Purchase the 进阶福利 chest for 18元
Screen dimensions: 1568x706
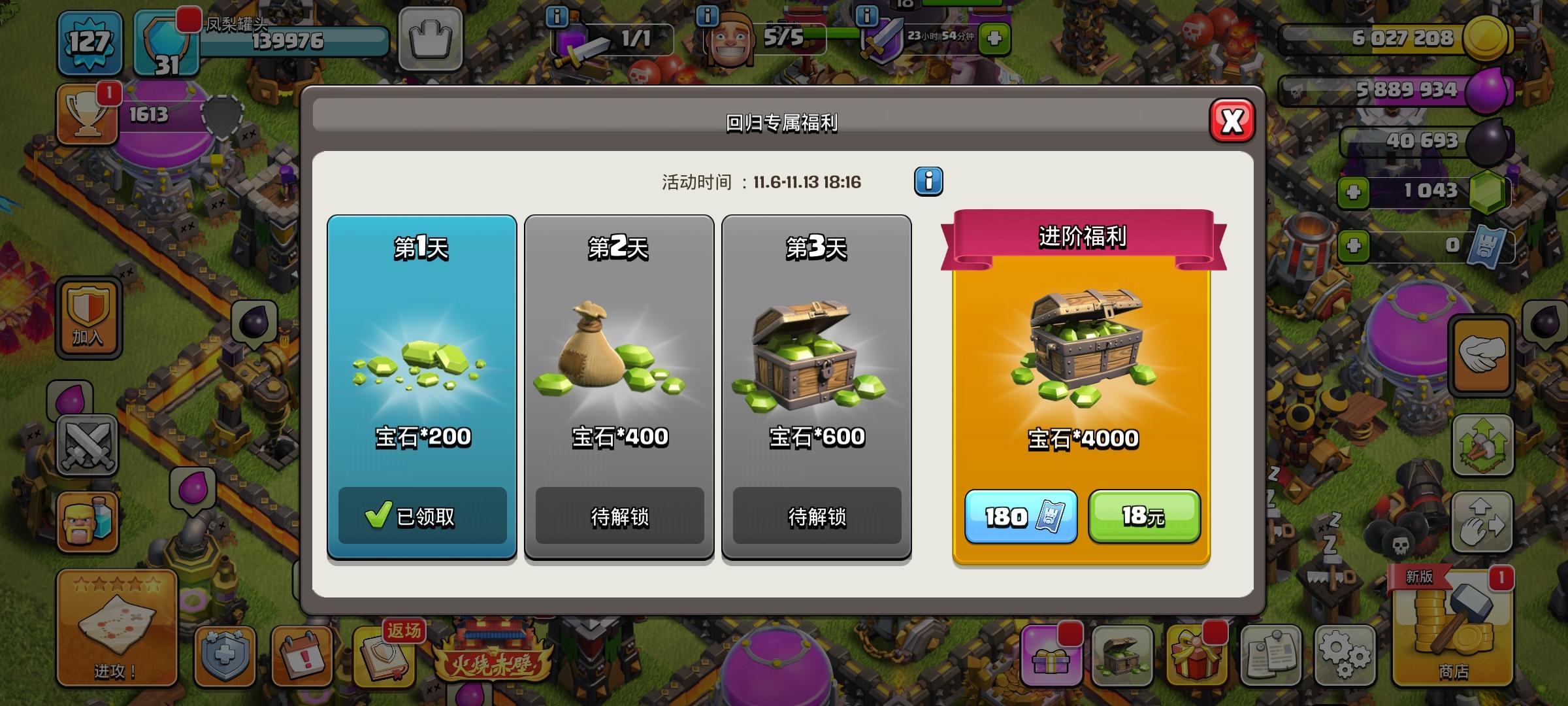click(1145, 516)
